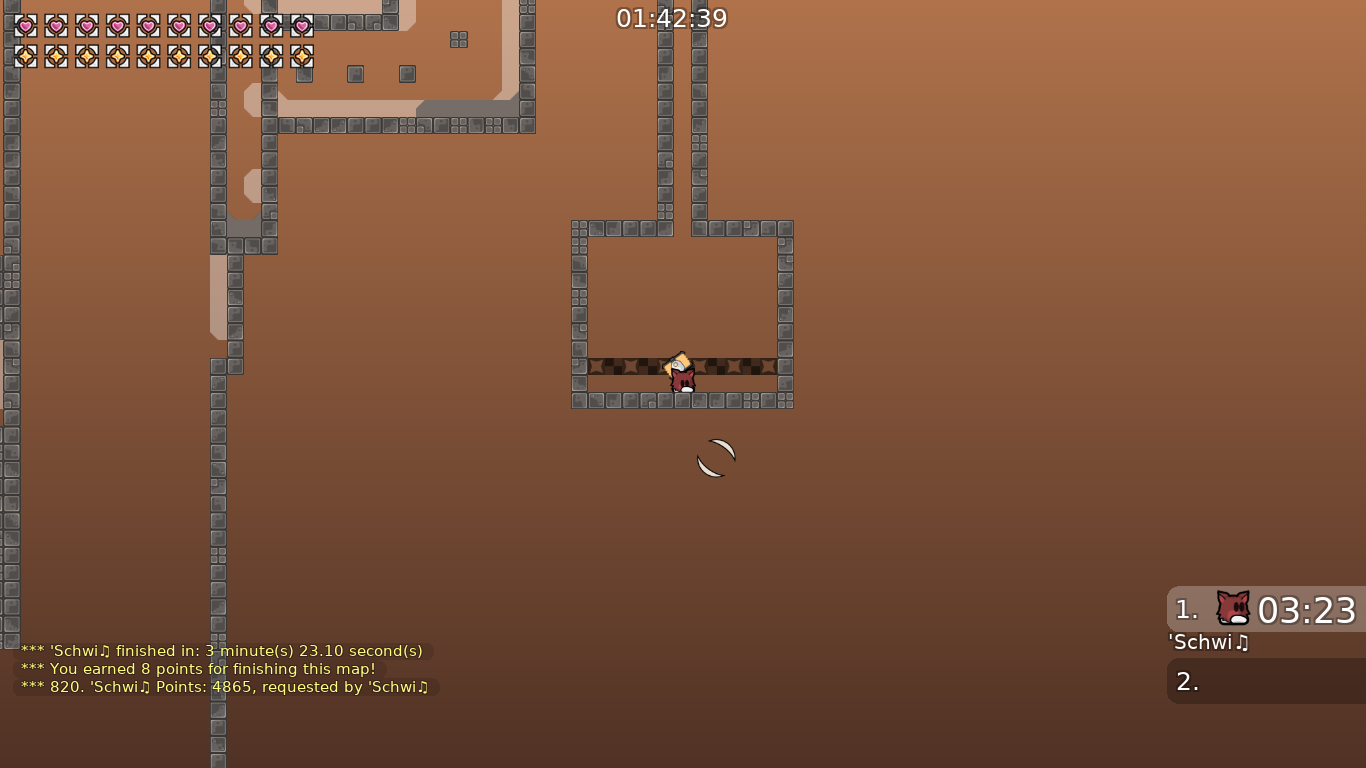This screenshot has height=768, width=1366.
Task: Click the first place scoreboard banner
Action: click(1265, 609)
